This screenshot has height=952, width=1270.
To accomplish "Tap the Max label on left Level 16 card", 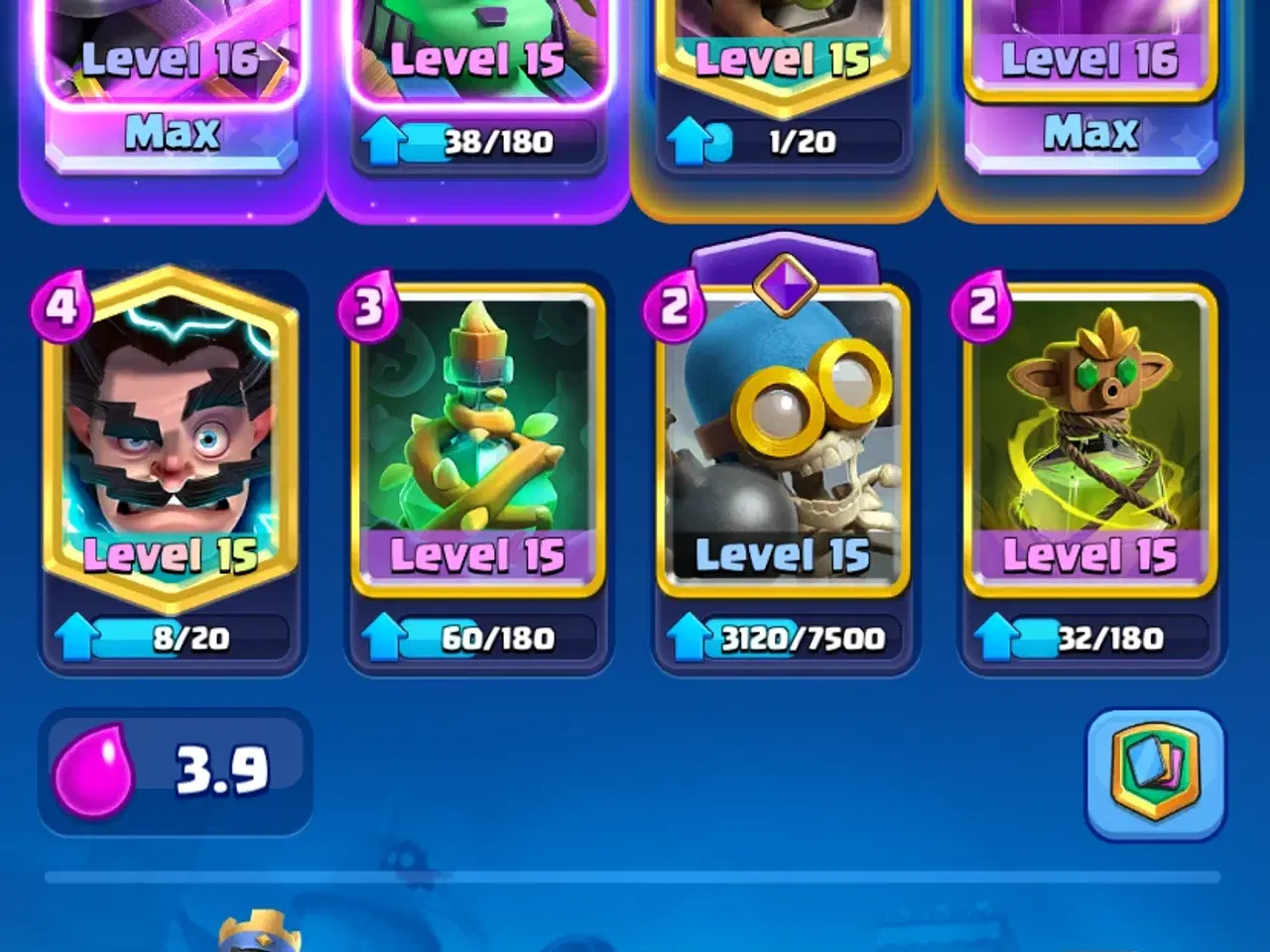I will (x=175, y=132).
